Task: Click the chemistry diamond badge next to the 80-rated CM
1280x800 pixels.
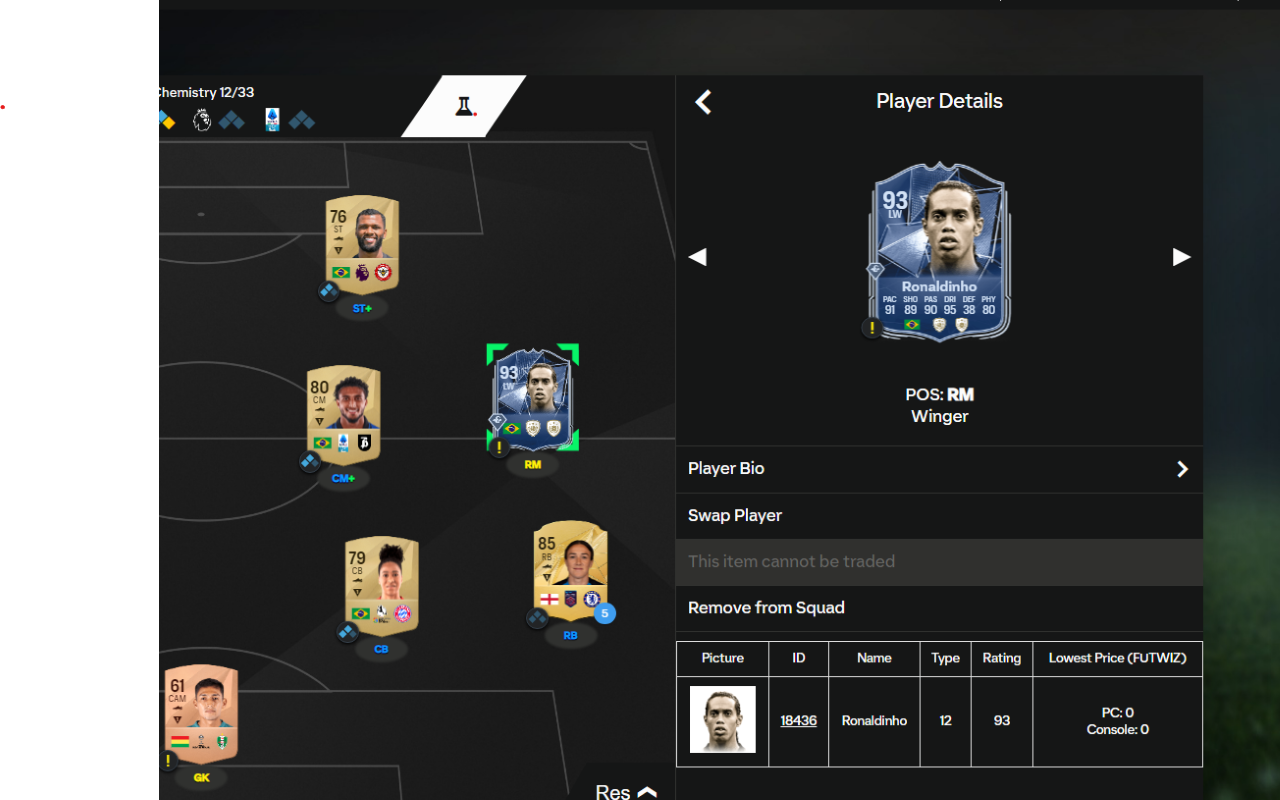Action: tap(311, 462)
